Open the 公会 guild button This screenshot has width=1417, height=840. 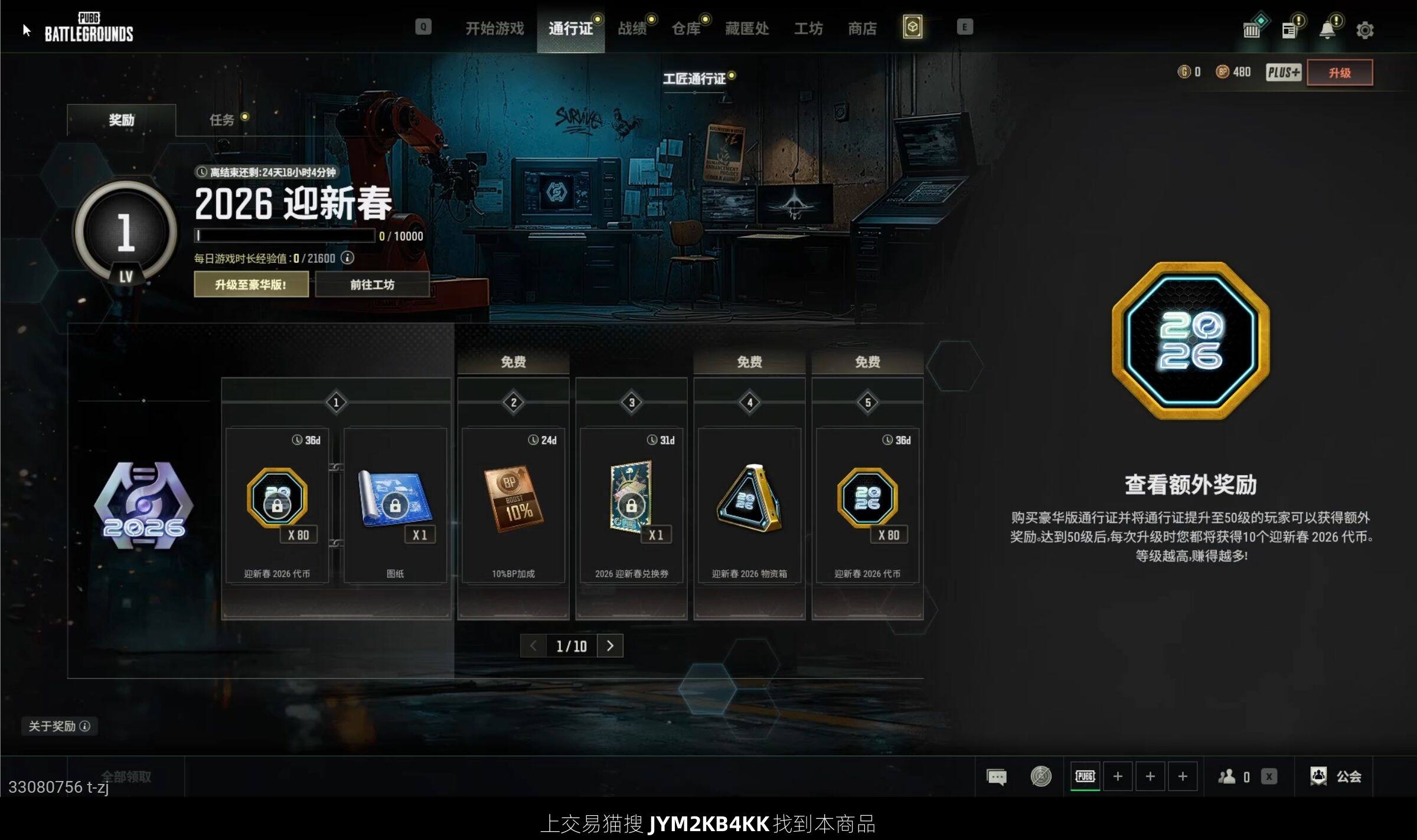coord(1337,776)
